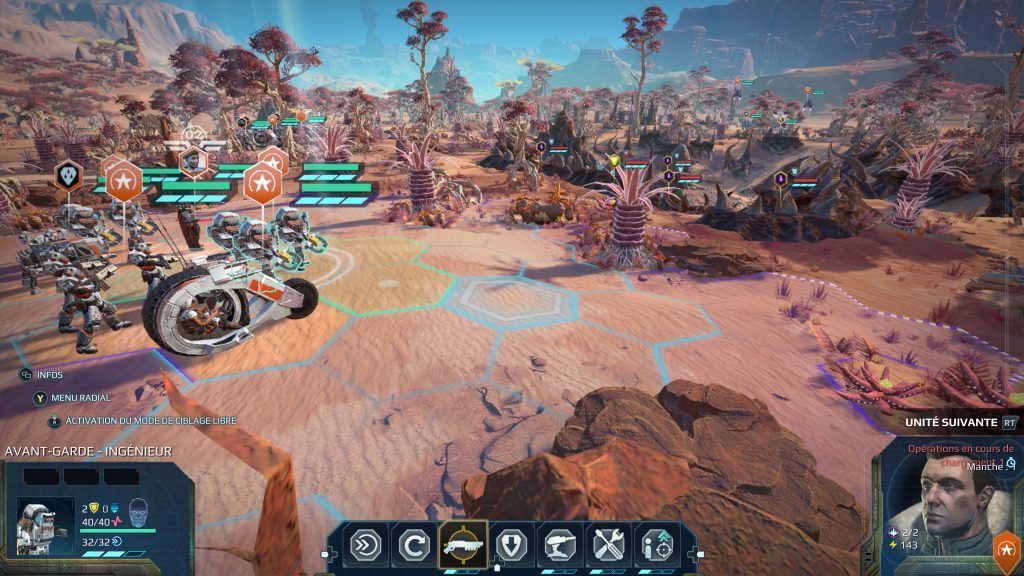The height and width of the screenshot is (576, 1024).
Task: Select the sprint double-chevron action
Action: (364, 546)
